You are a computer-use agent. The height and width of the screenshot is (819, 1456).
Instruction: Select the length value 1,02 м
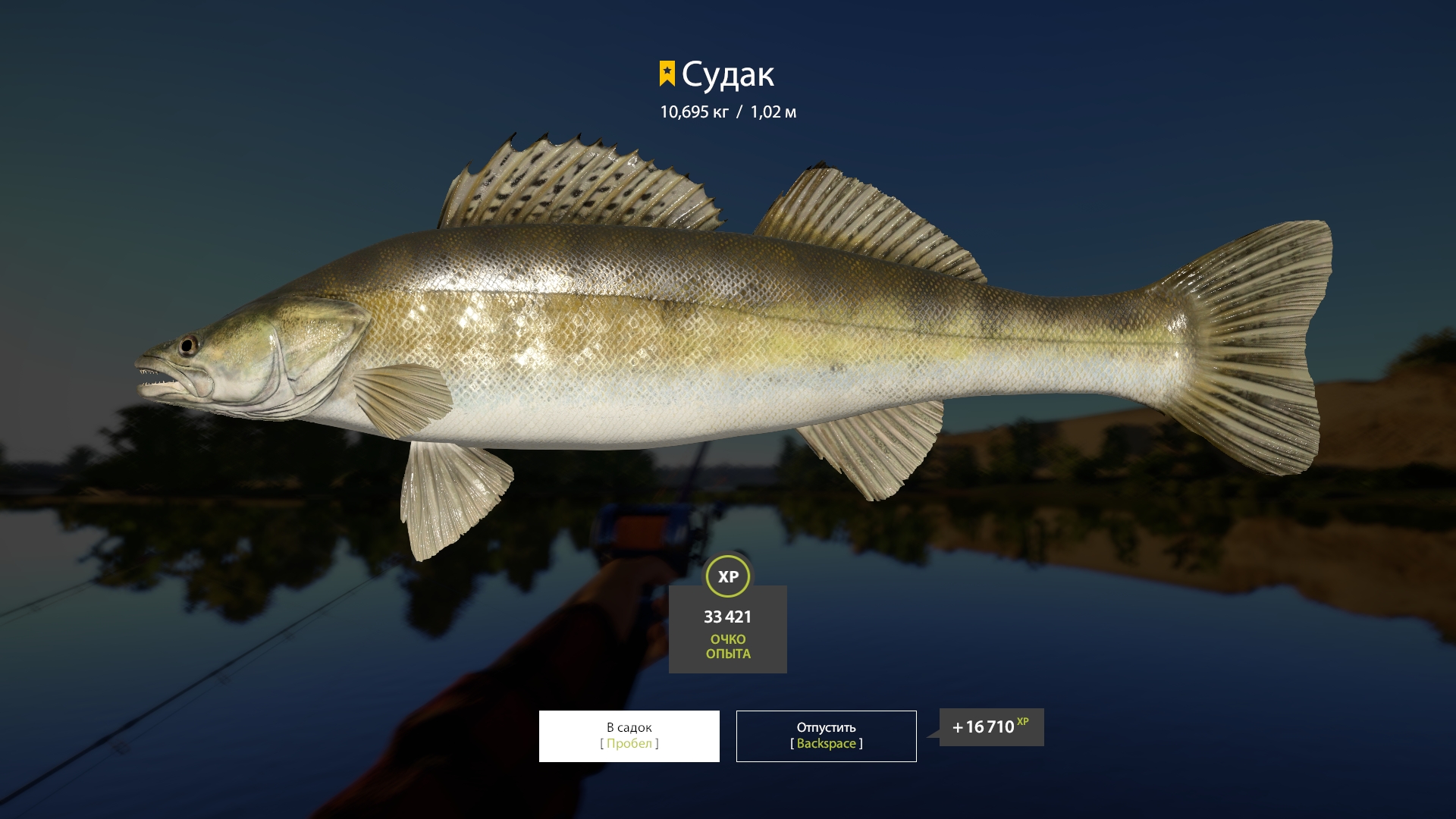tap(775, 111)
